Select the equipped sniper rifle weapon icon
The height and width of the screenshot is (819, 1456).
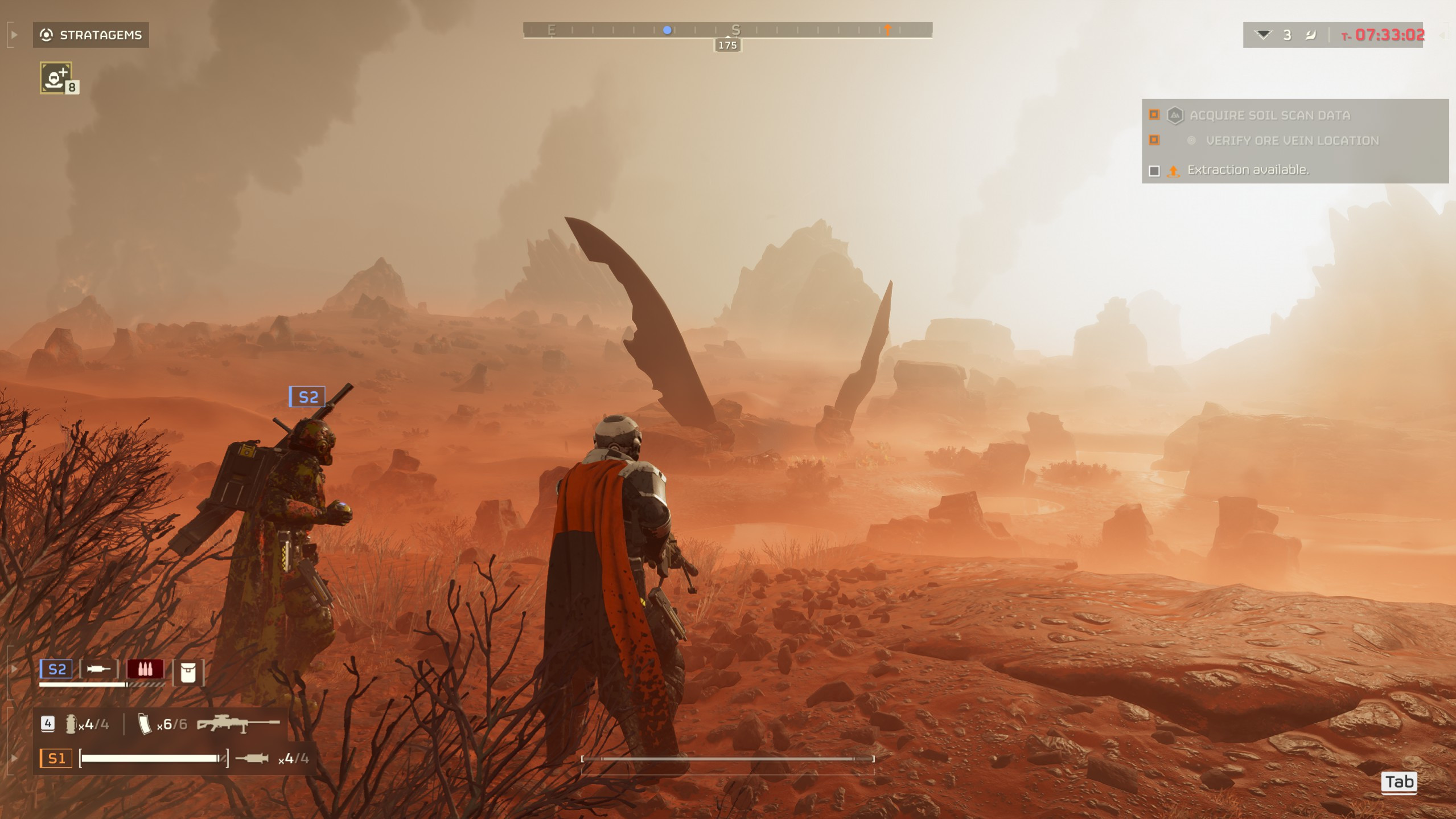pos(238,724)
